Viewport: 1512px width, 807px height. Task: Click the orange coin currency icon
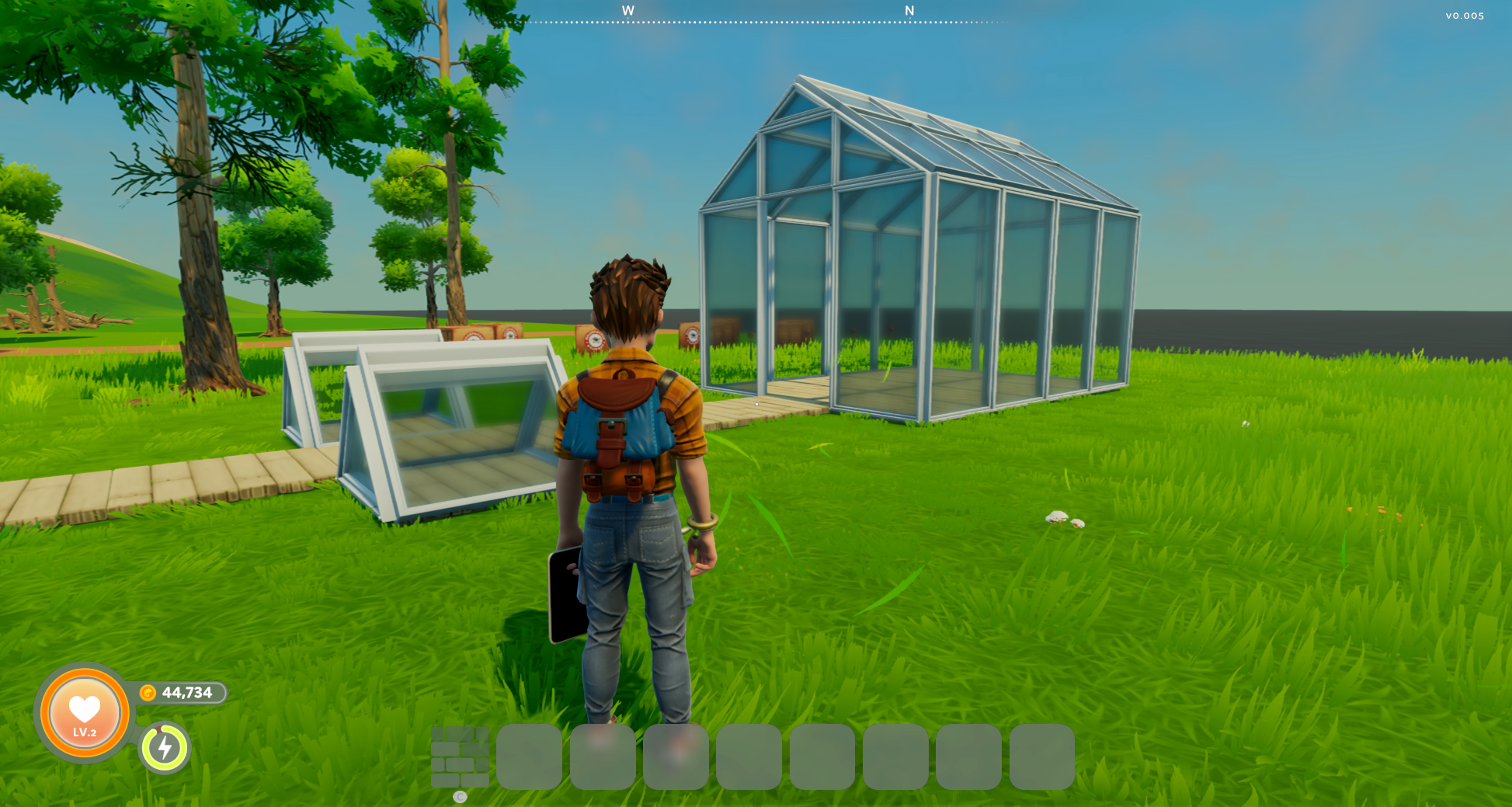click(148, 692)
